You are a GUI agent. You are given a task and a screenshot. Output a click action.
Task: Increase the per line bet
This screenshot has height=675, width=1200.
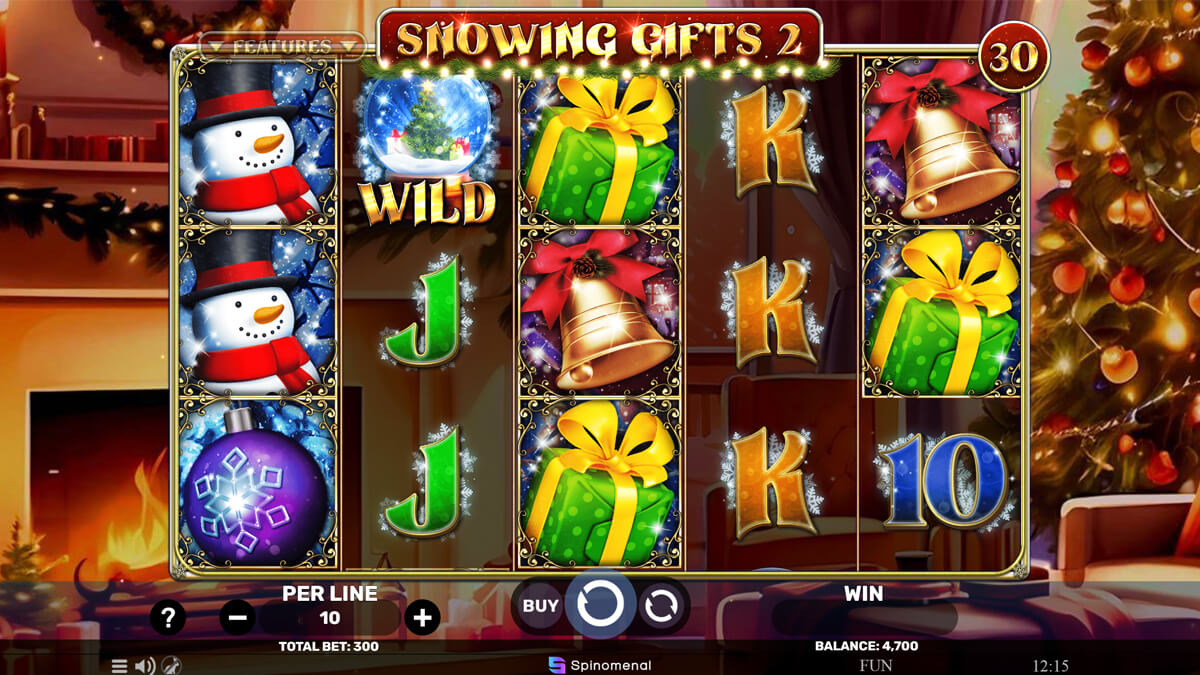coord(422,617)
